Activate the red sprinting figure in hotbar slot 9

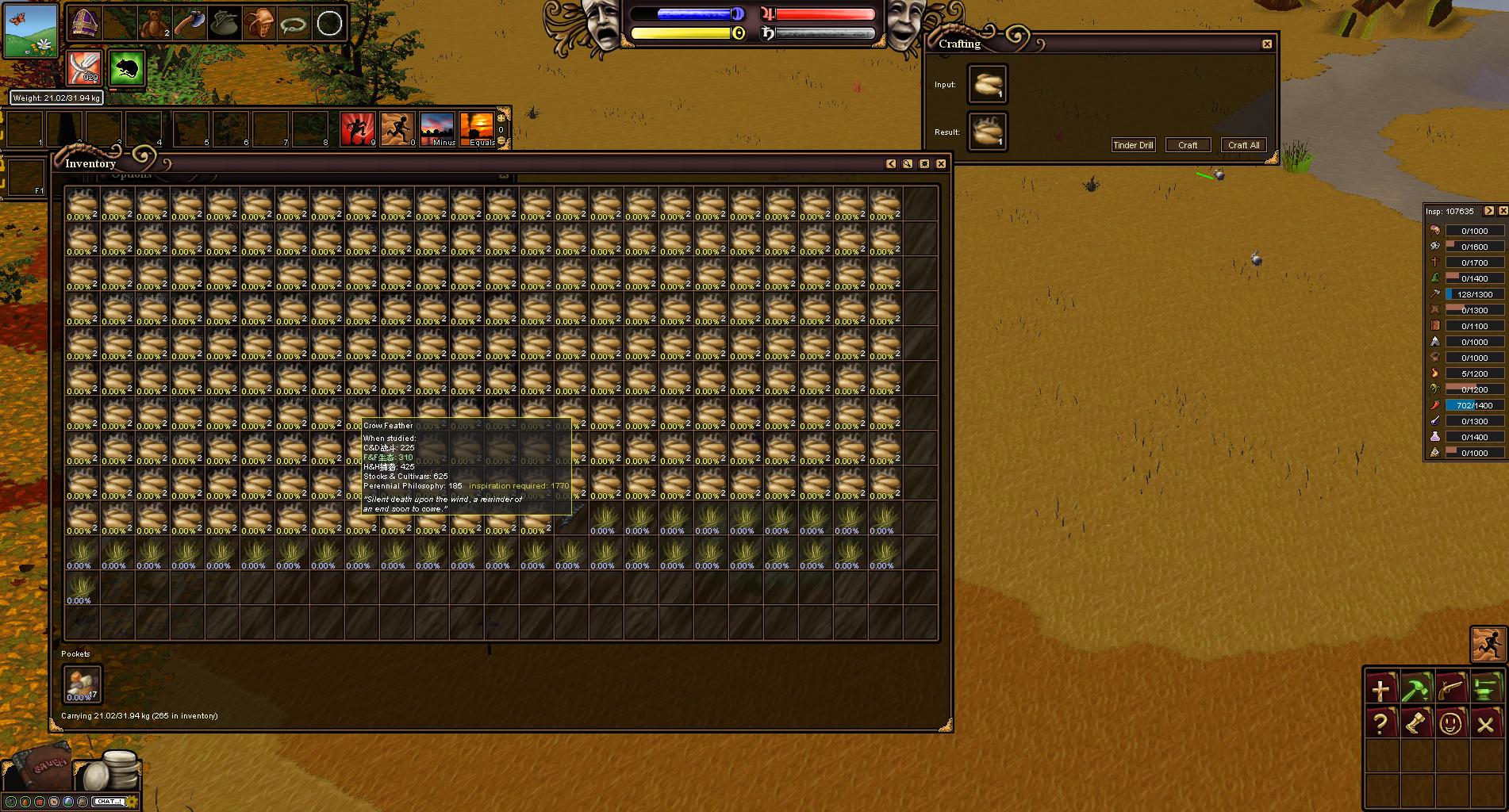[x=357, y=129]
